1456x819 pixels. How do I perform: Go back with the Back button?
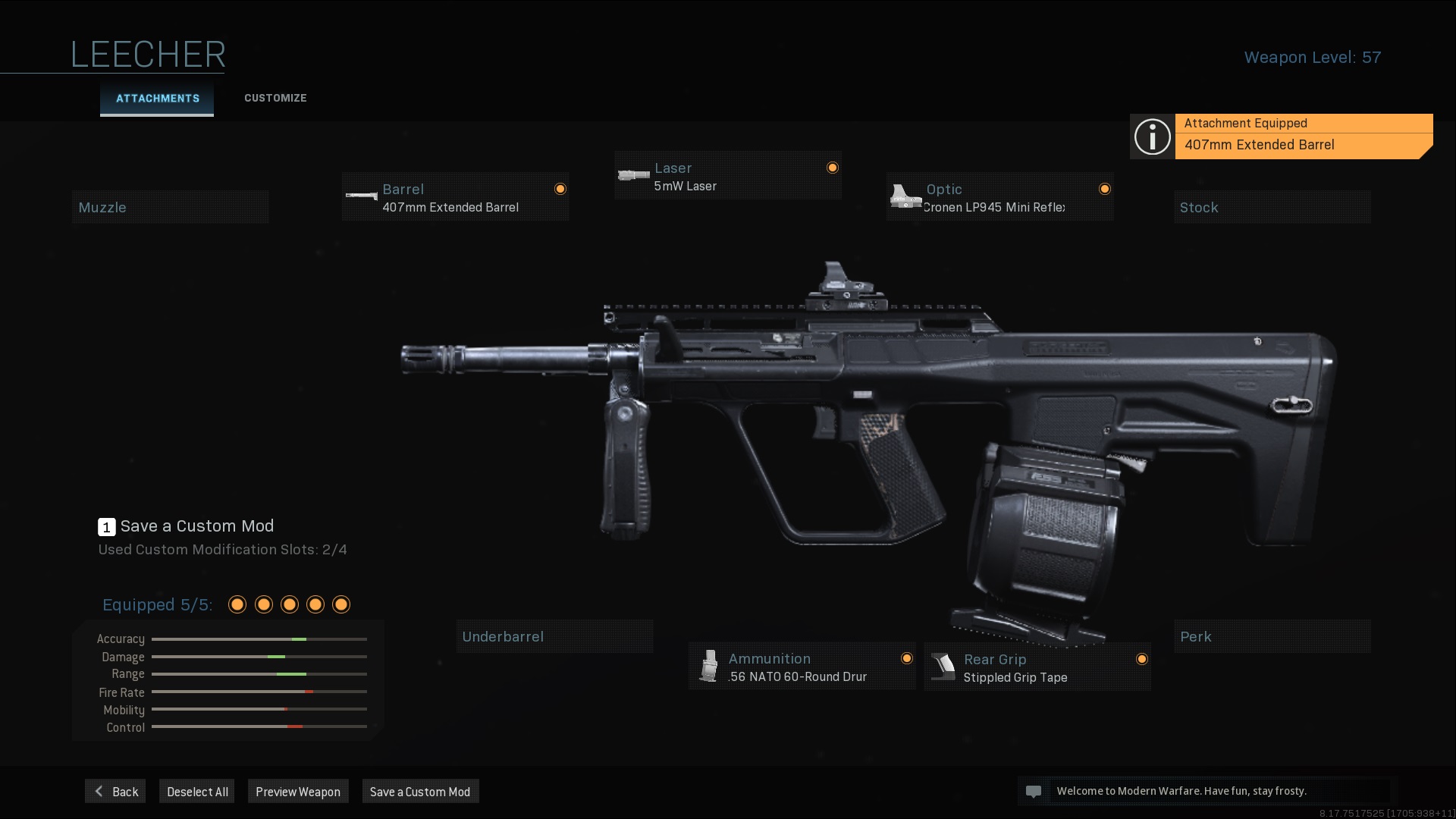(115, 792)
